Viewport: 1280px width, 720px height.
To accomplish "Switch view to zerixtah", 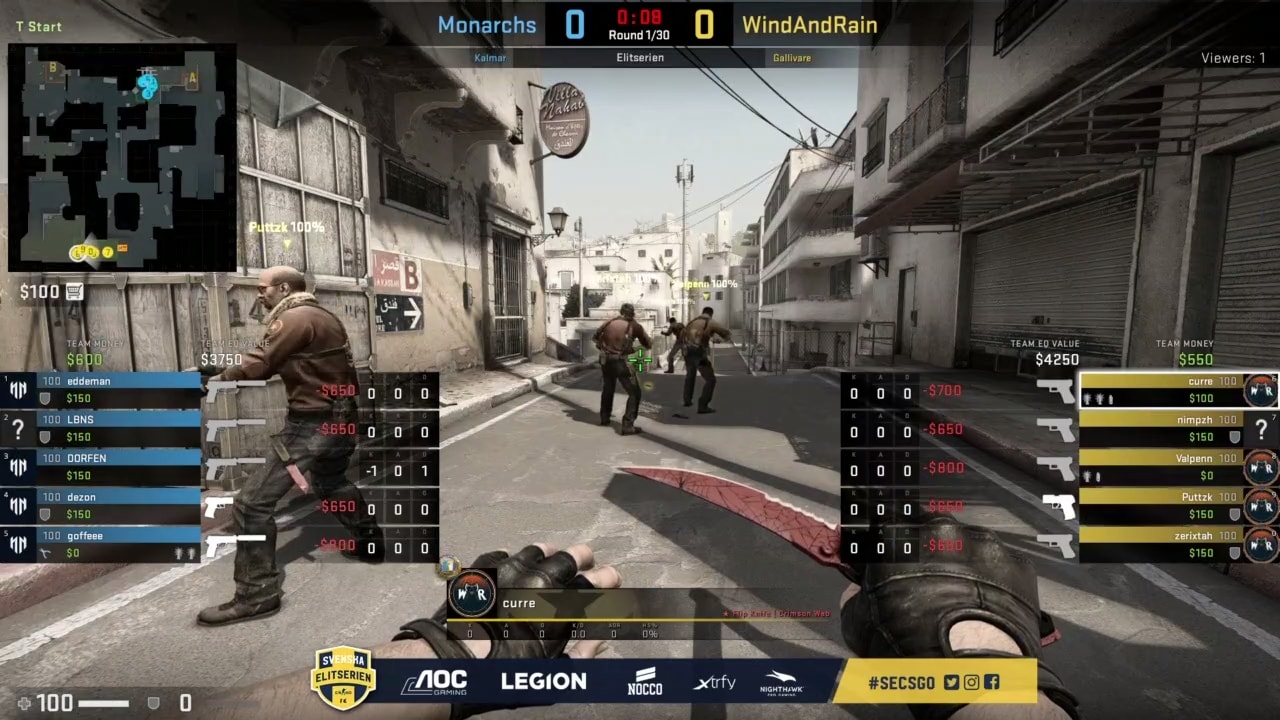I will (x=1160, y=544).
